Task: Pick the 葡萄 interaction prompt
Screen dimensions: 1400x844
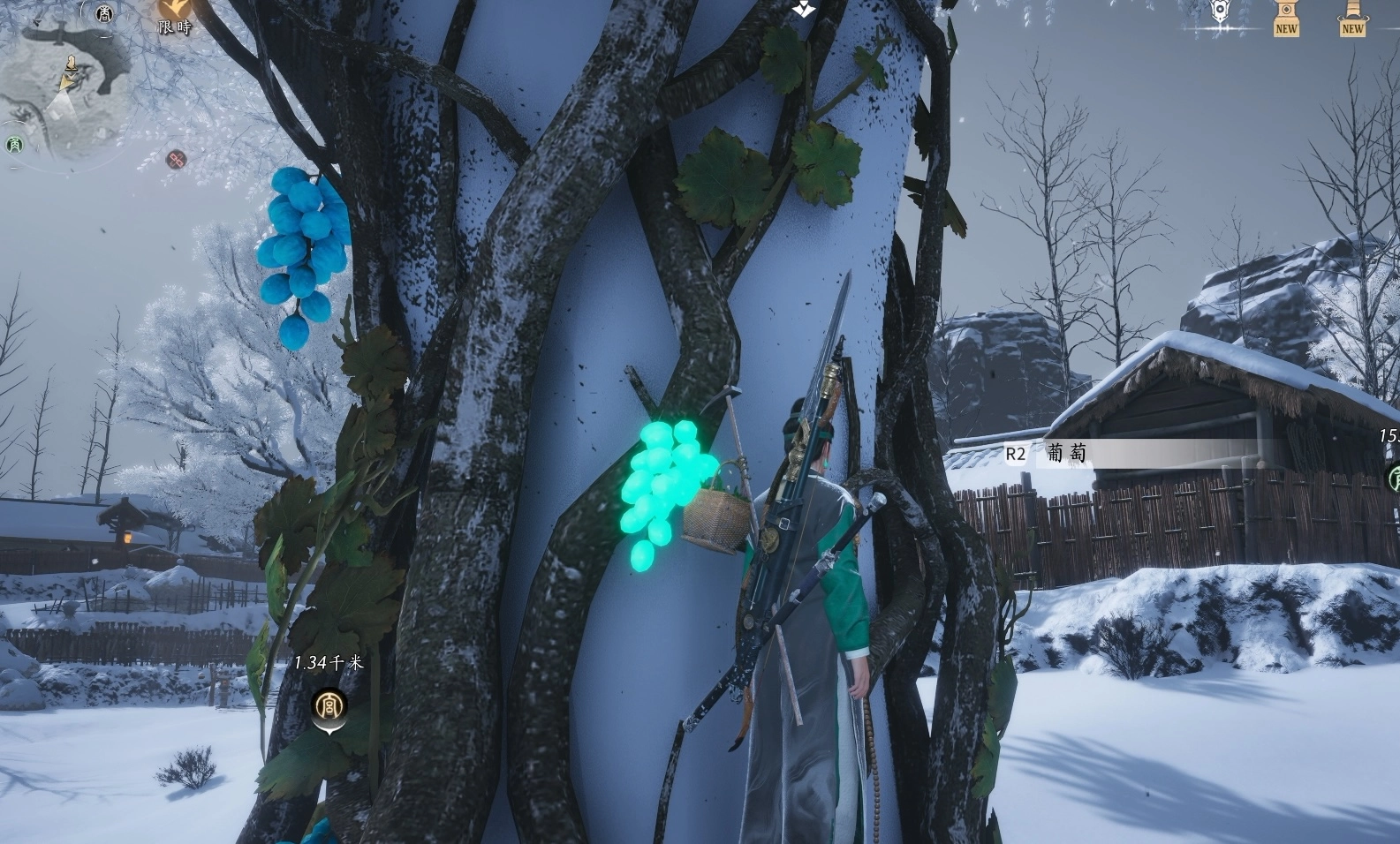Action: point(1066,454)
